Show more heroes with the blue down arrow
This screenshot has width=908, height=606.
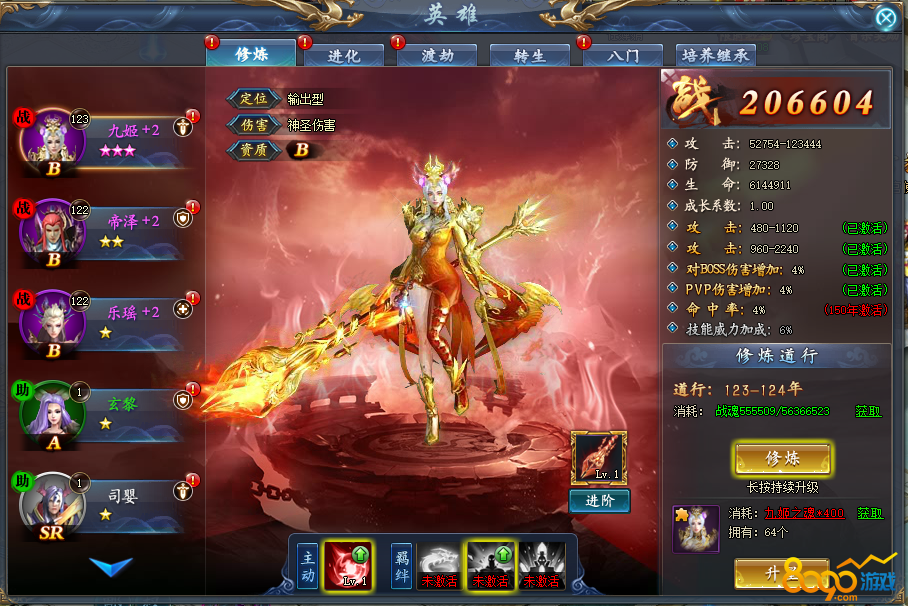pos(110,566)
